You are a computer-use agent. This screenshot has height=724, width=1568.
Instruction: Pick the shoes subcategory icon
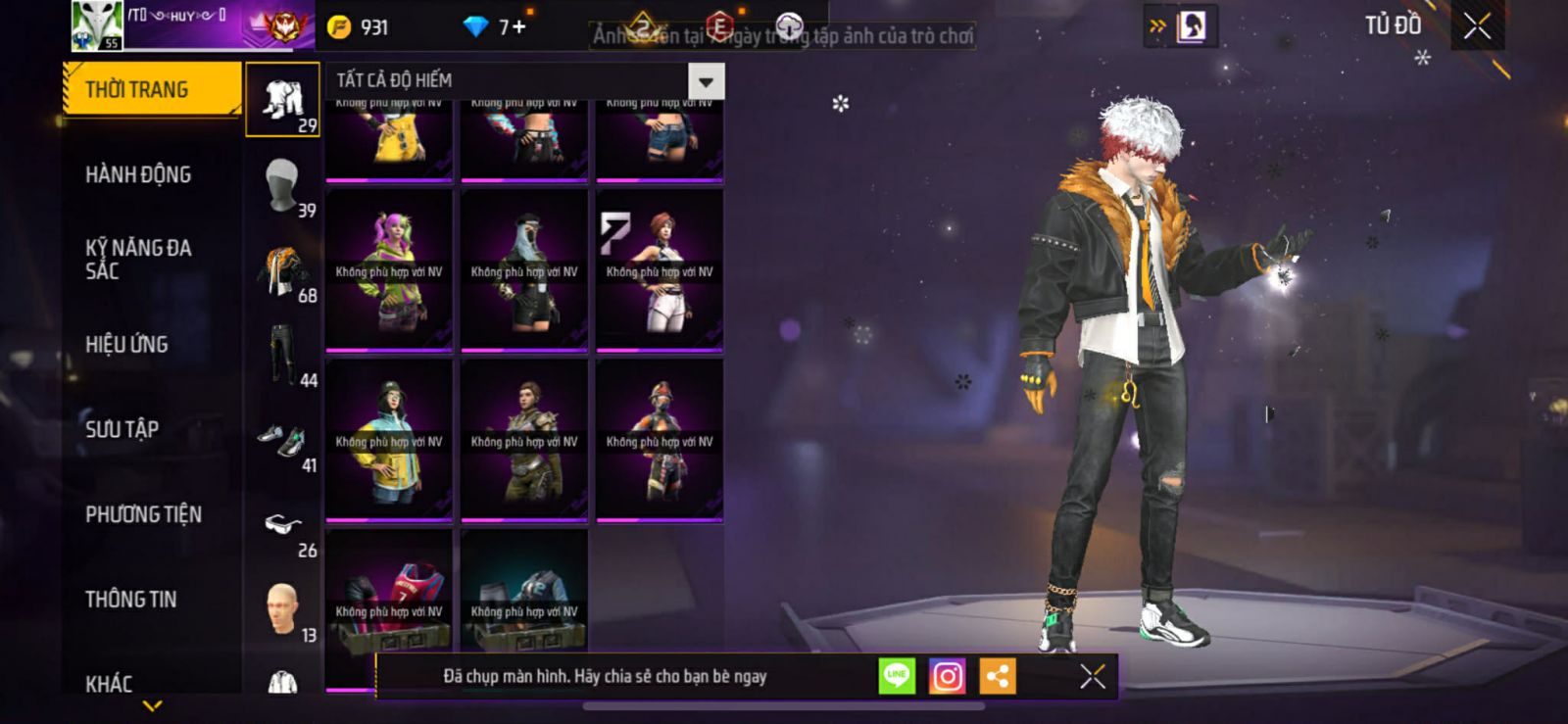[282, 441]
